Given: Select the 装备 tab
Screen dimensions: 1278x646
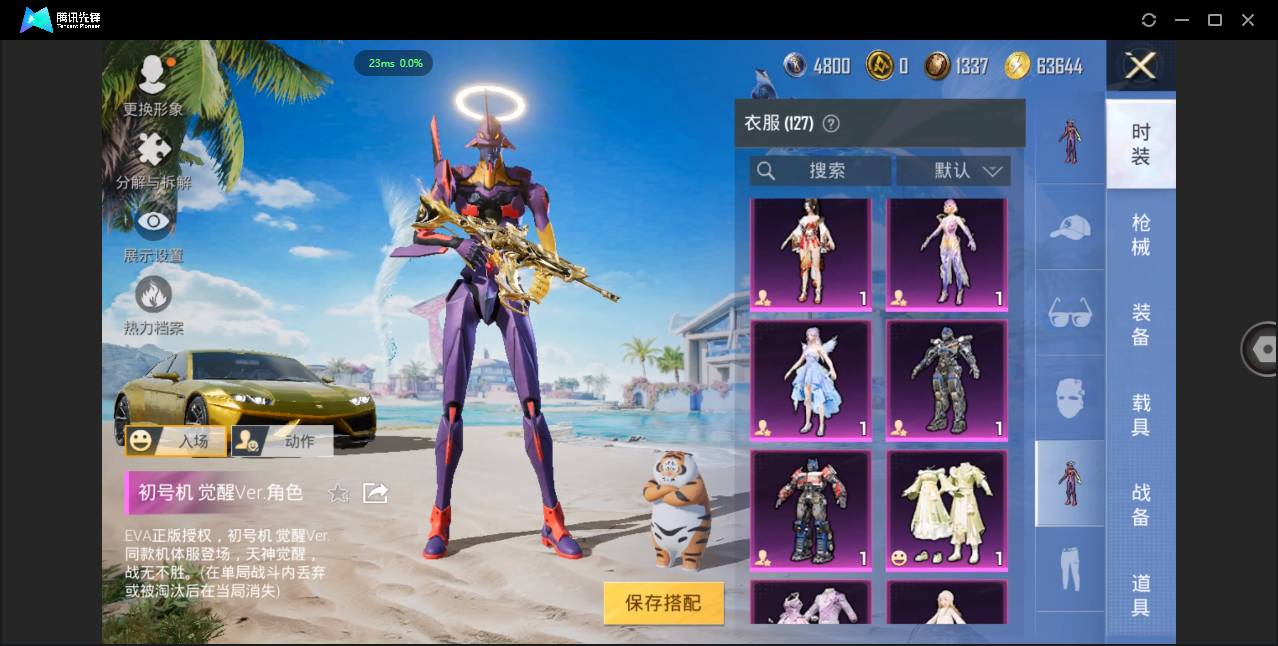Looking at the screenshot, I should (x=1140, y=324).
